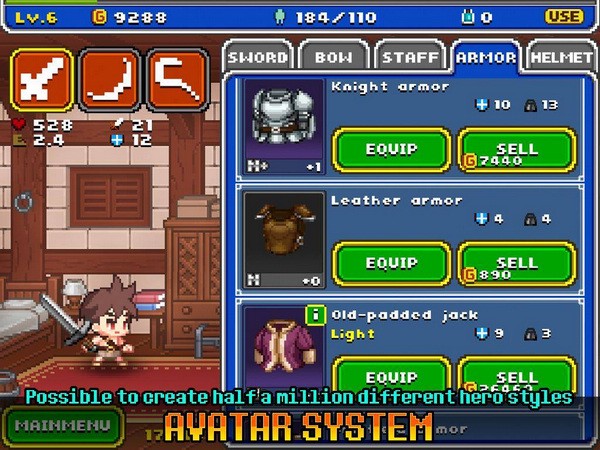
Task: Equip the Leather armor
Action: pos(391,263)
